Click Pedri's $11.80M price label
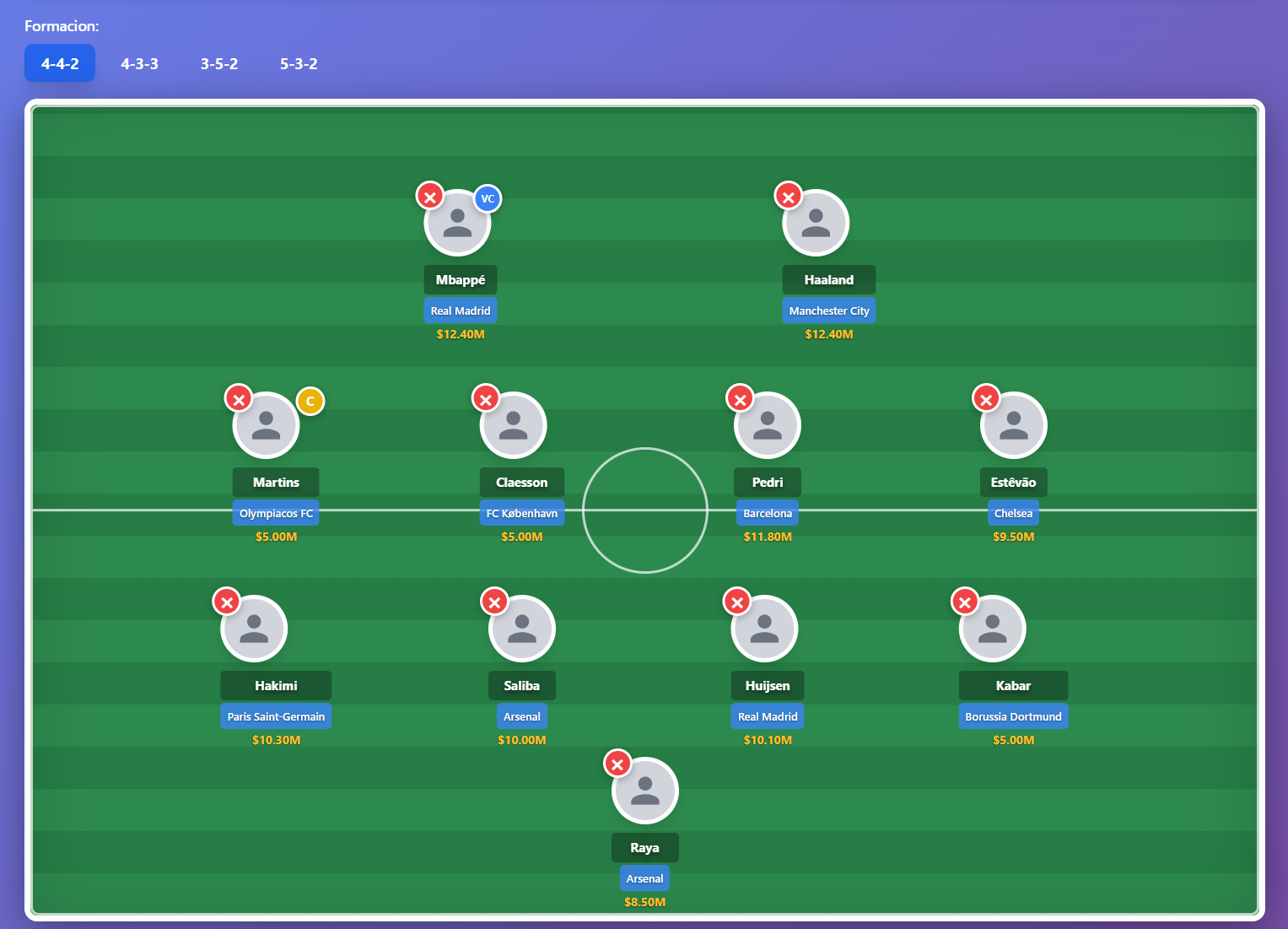Image resolution: width=1288 pixels, height=929 pixels. pos(767,536)
